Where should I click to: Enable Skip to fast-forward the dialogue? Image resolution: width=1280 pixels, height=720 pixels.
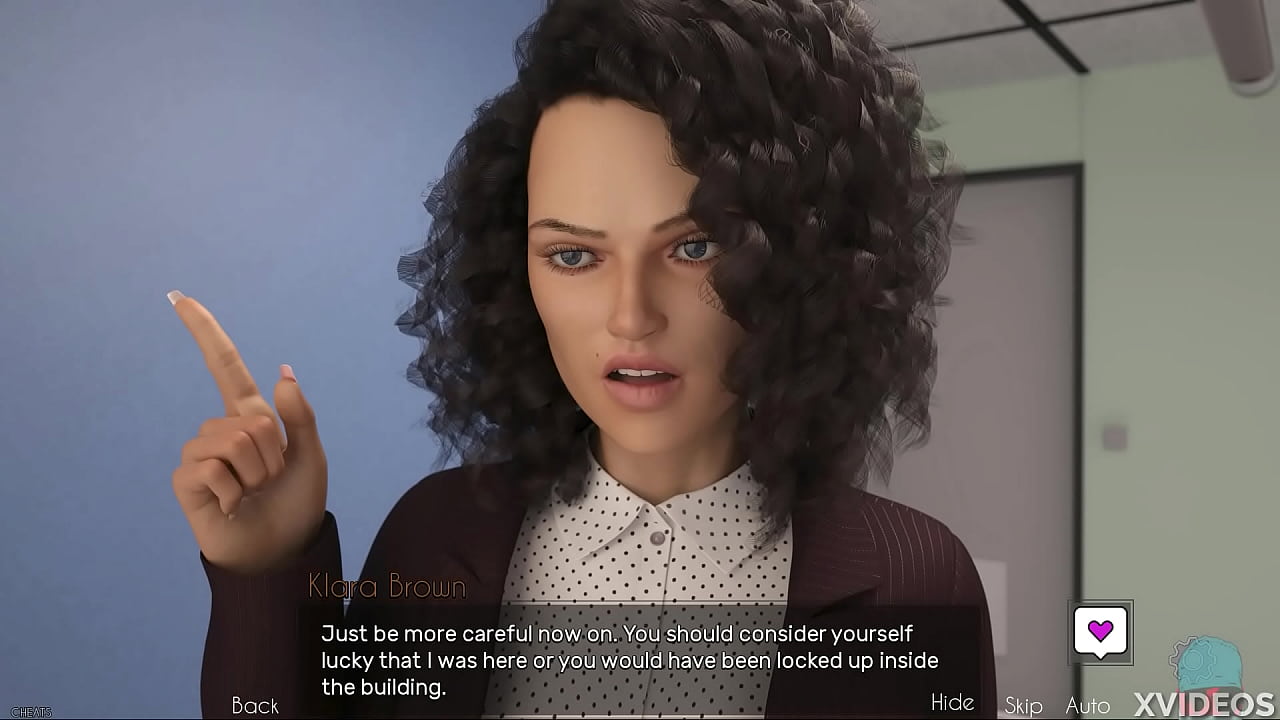tap(1023, 705)
